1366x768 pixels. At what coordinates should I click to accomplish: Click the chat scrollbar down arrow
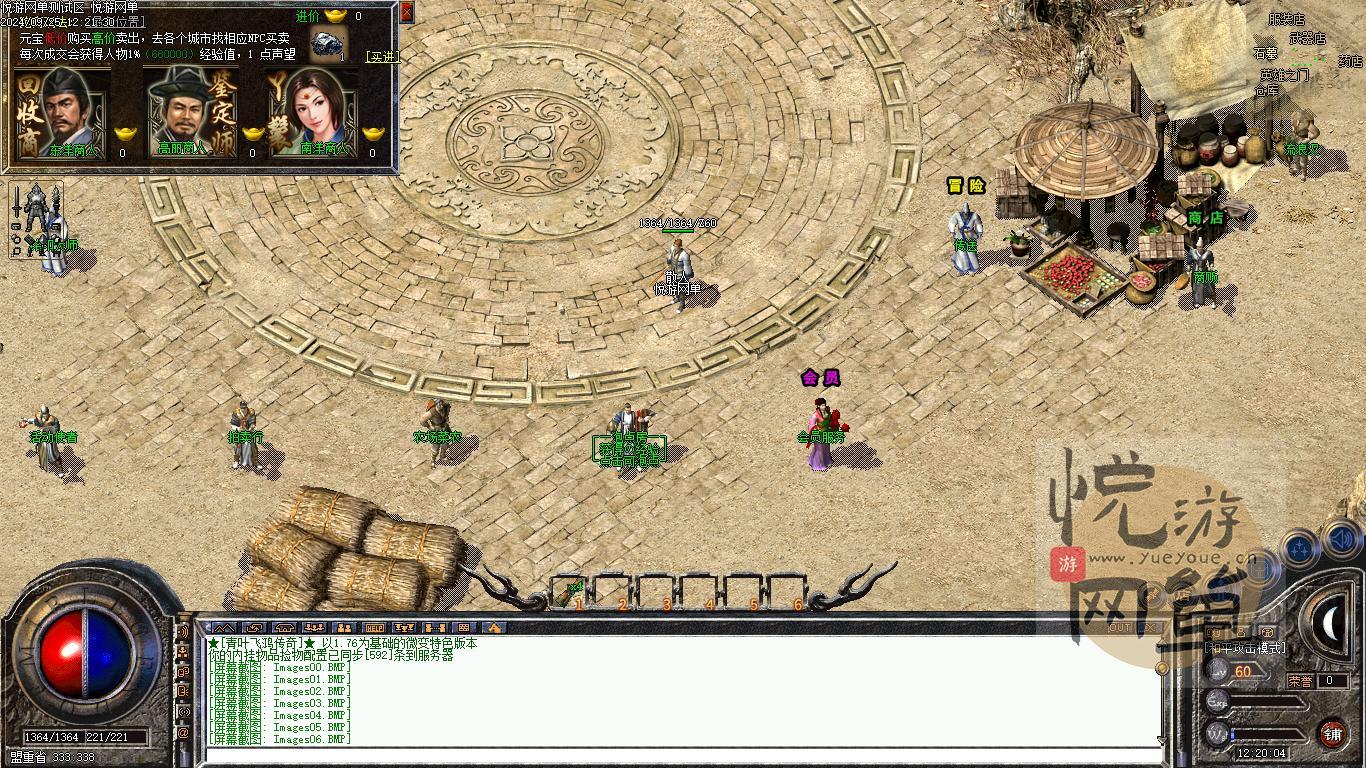coord(1161,741)
